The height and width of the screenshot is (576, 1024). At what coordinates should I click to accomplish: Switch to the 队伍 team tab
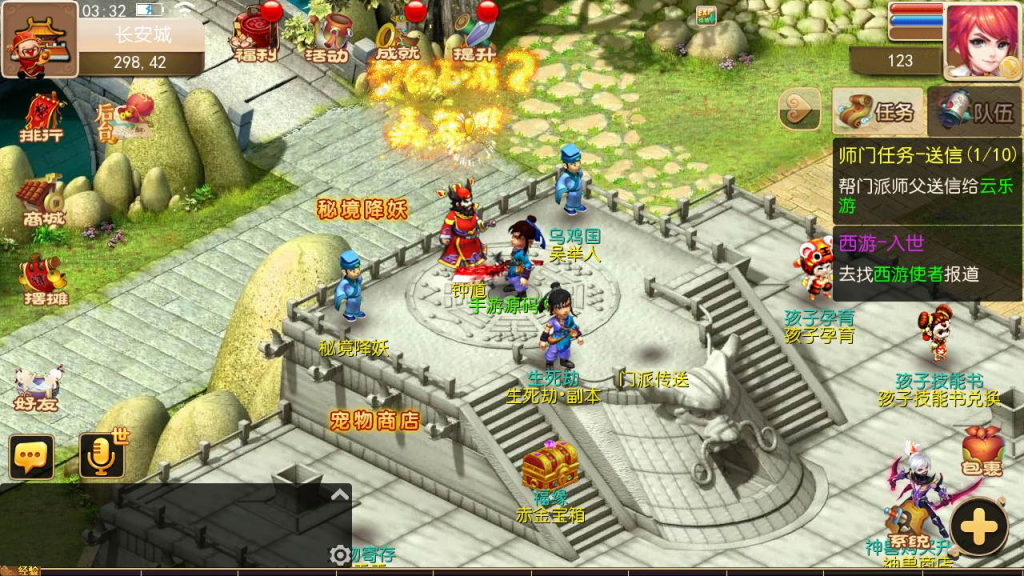click(x=974, y=111)
